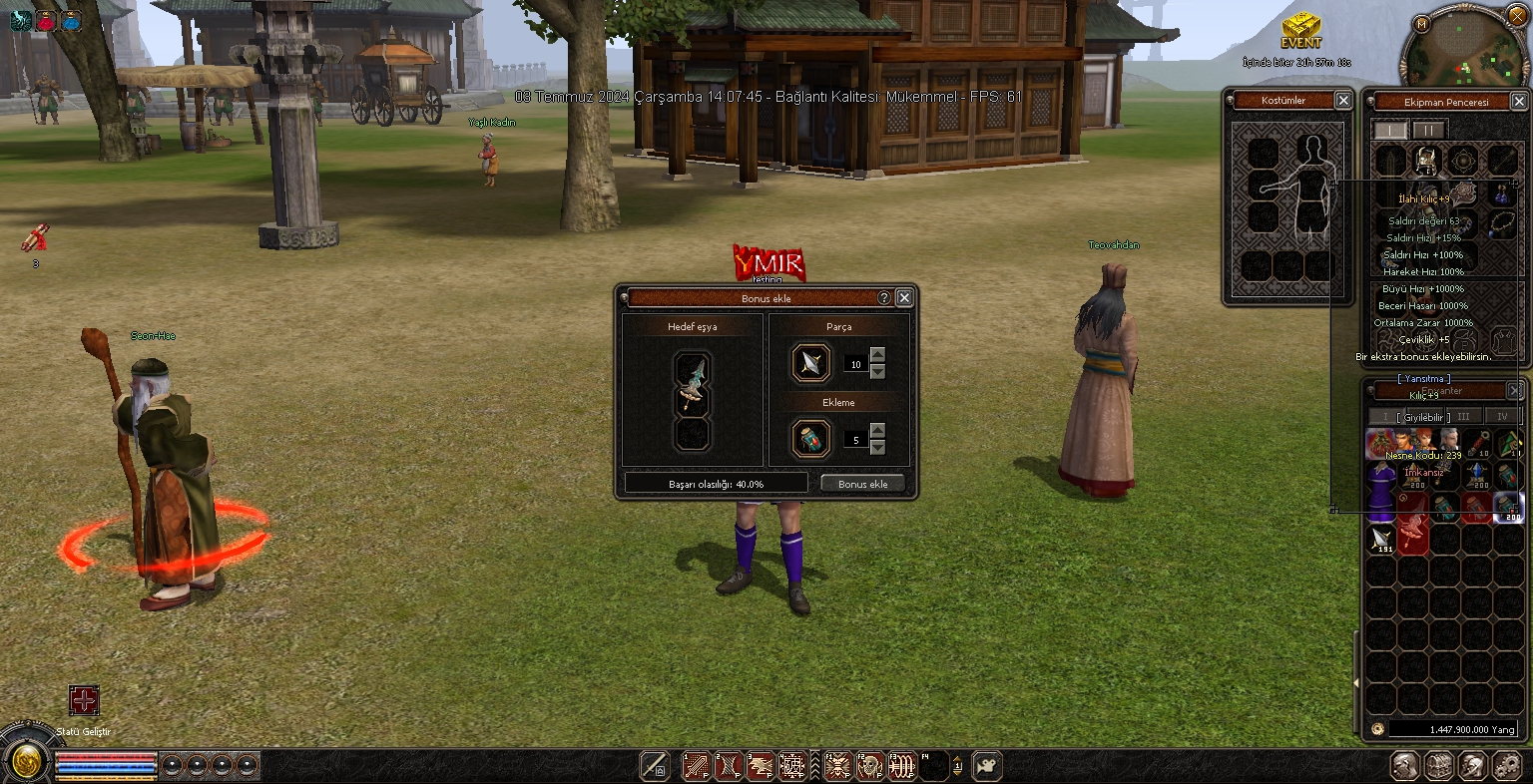Switch to equipment page II tab
The width and height of the screenshot is (1533, 784).
point(1429,131)
